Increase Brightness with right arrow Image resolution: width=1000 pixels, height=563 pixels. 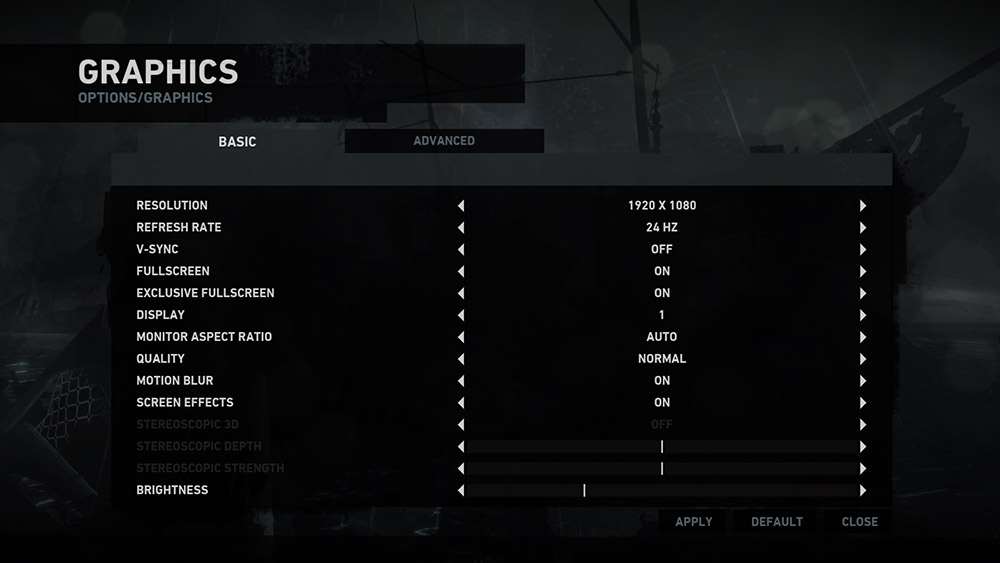point(862,491)
